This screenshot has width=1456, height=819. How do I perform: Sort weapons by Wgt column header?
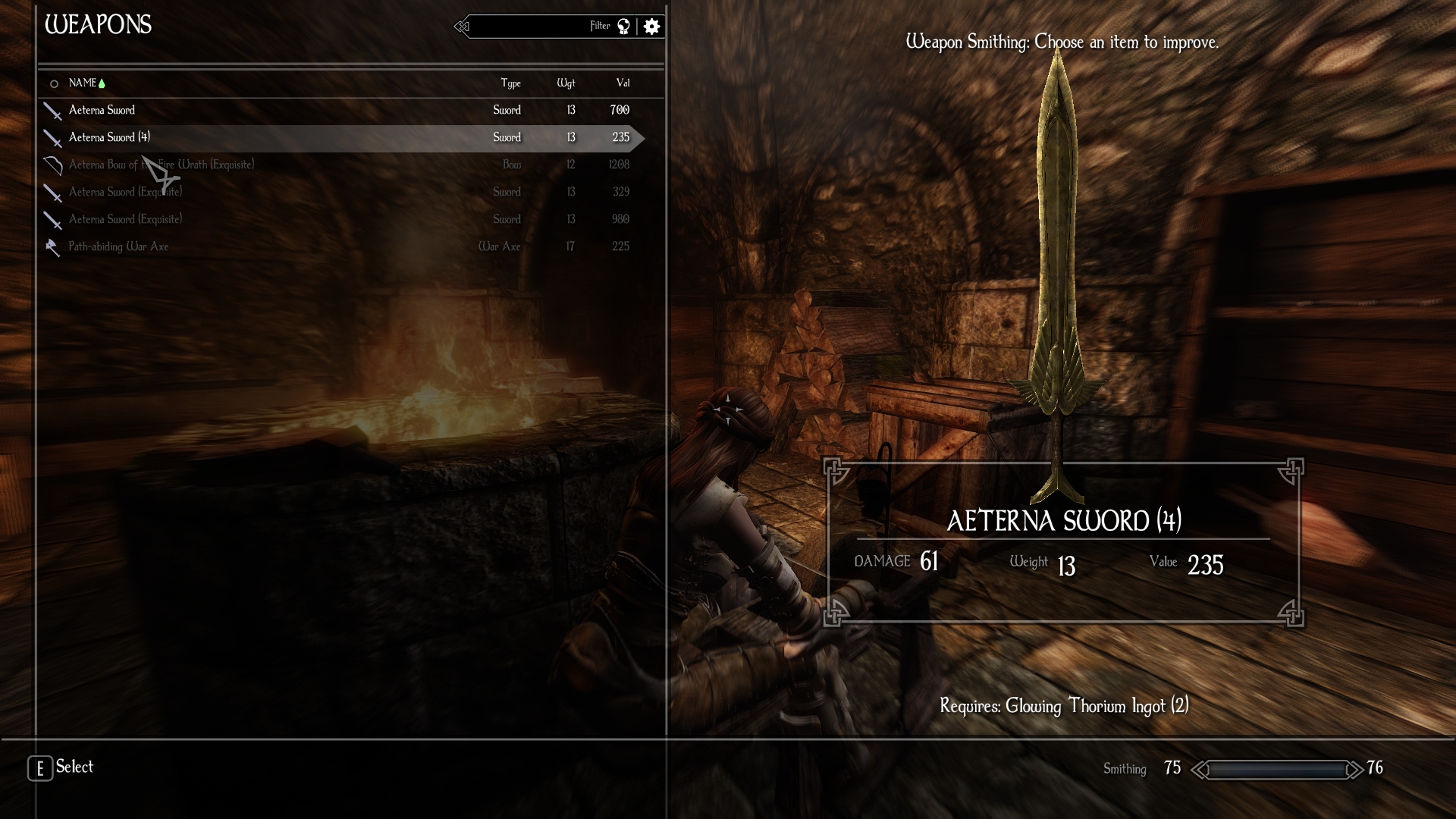point(566,83)
